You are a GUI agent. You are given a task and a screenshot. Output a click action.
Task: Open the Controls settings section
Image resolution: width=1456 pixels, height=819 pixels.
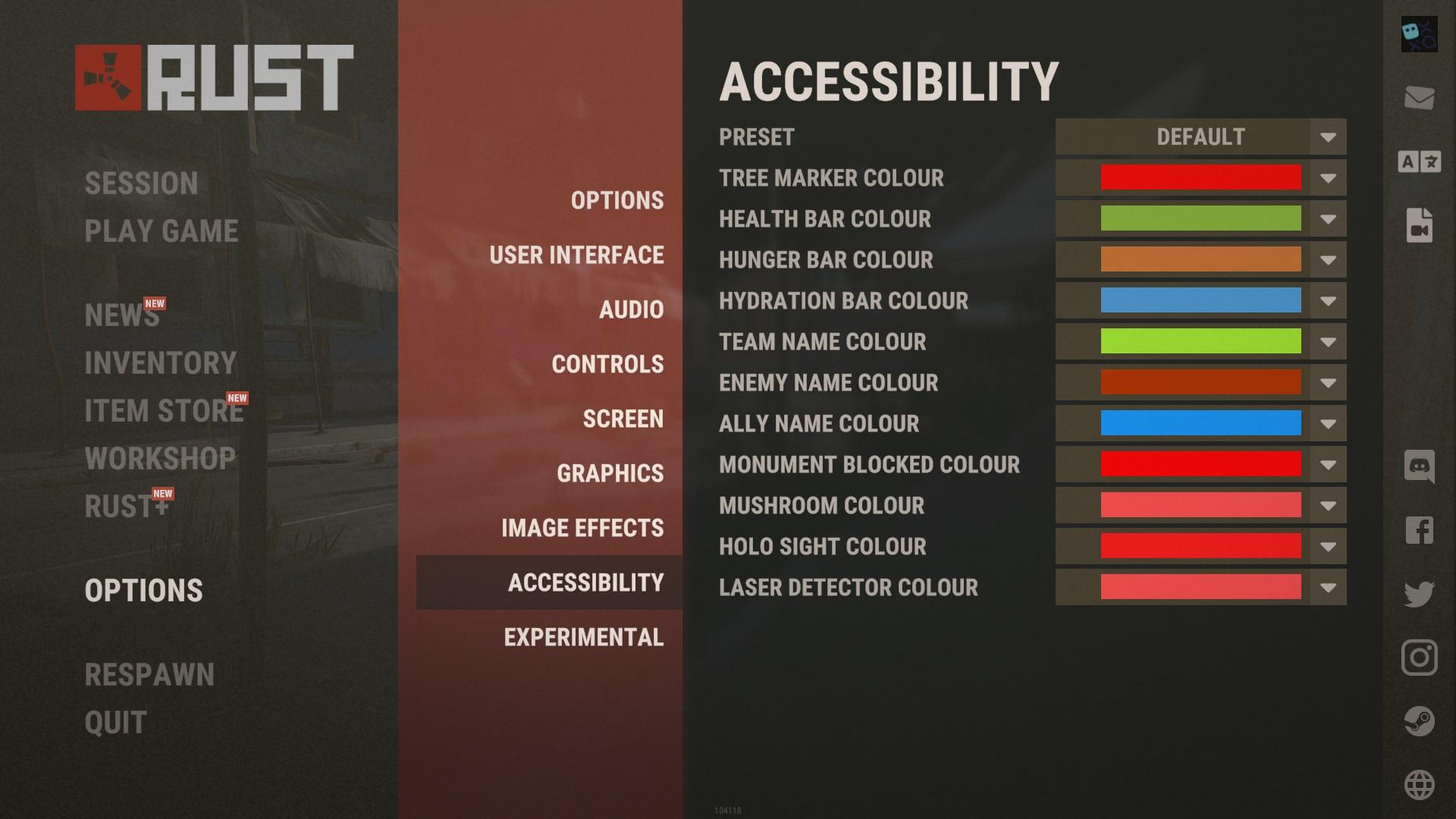pyautogui.click(x=607, y=364)
